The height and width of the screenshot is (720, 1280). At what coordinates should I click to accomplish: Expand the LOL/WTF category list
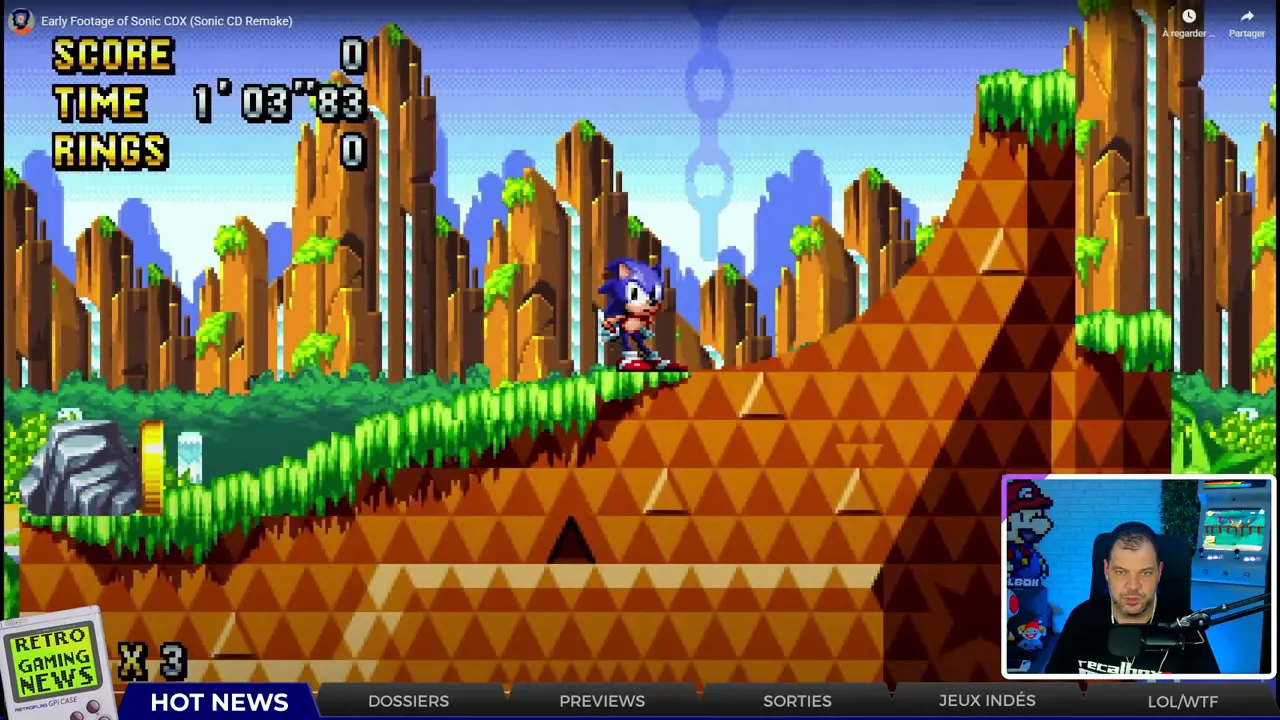pos(1183,701)
